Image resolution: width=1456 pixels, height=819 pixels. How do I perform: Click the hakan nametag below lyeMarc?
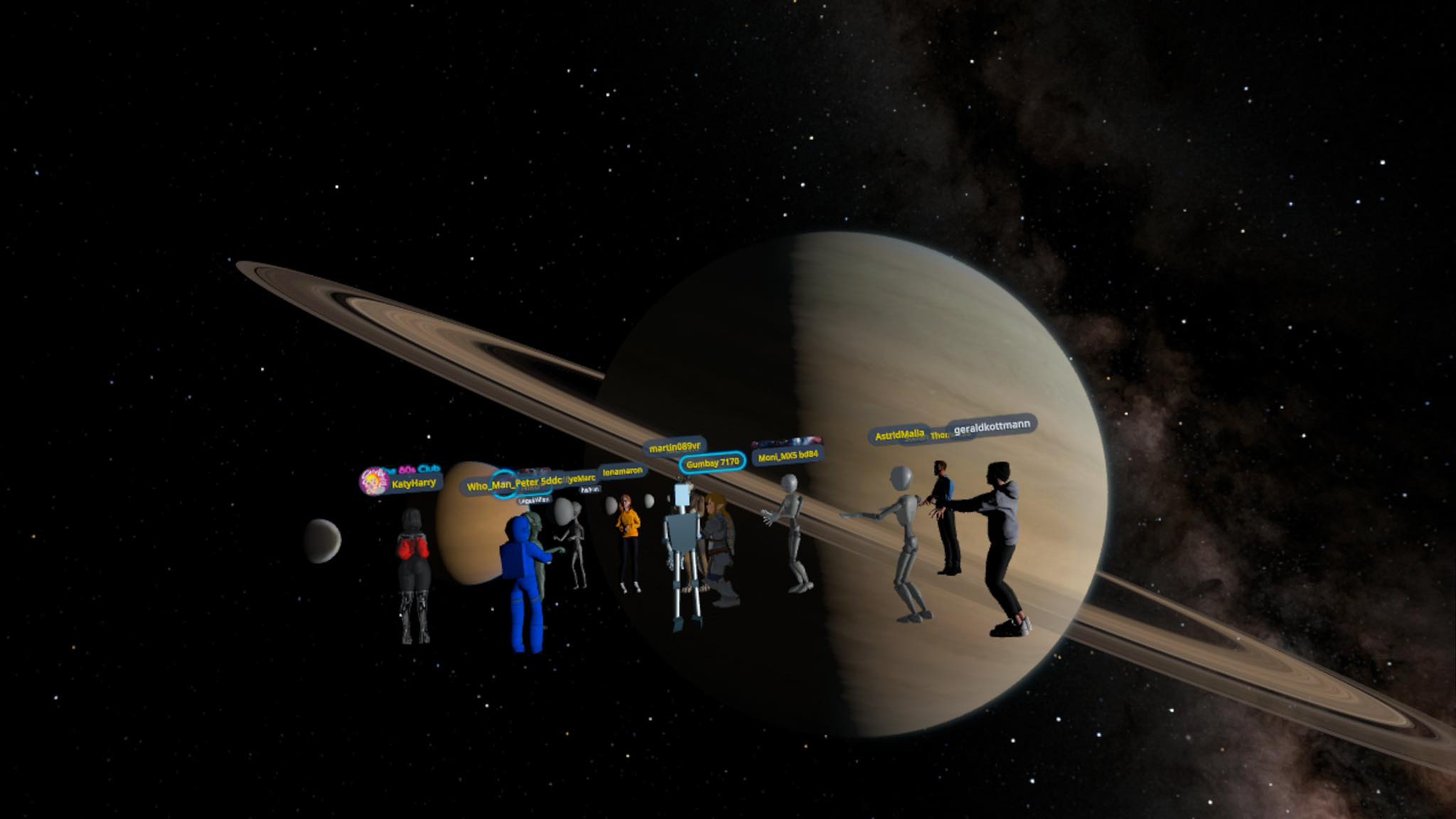tap(590, 488)
